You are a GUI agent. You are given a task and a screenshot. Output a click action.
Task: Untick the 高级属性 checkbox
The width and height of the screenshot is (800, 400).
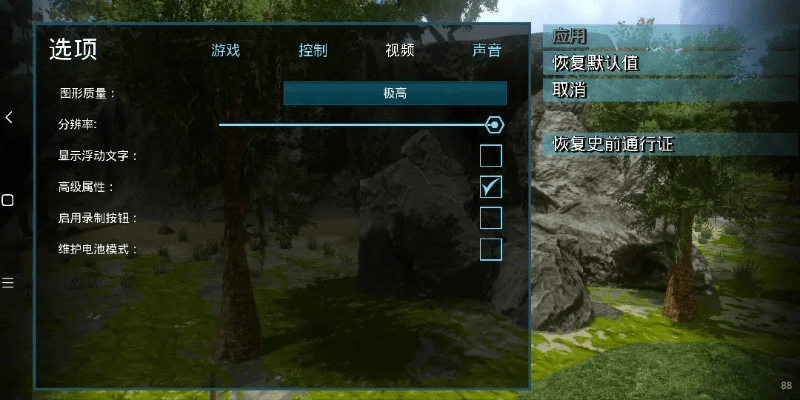[491, 187]
